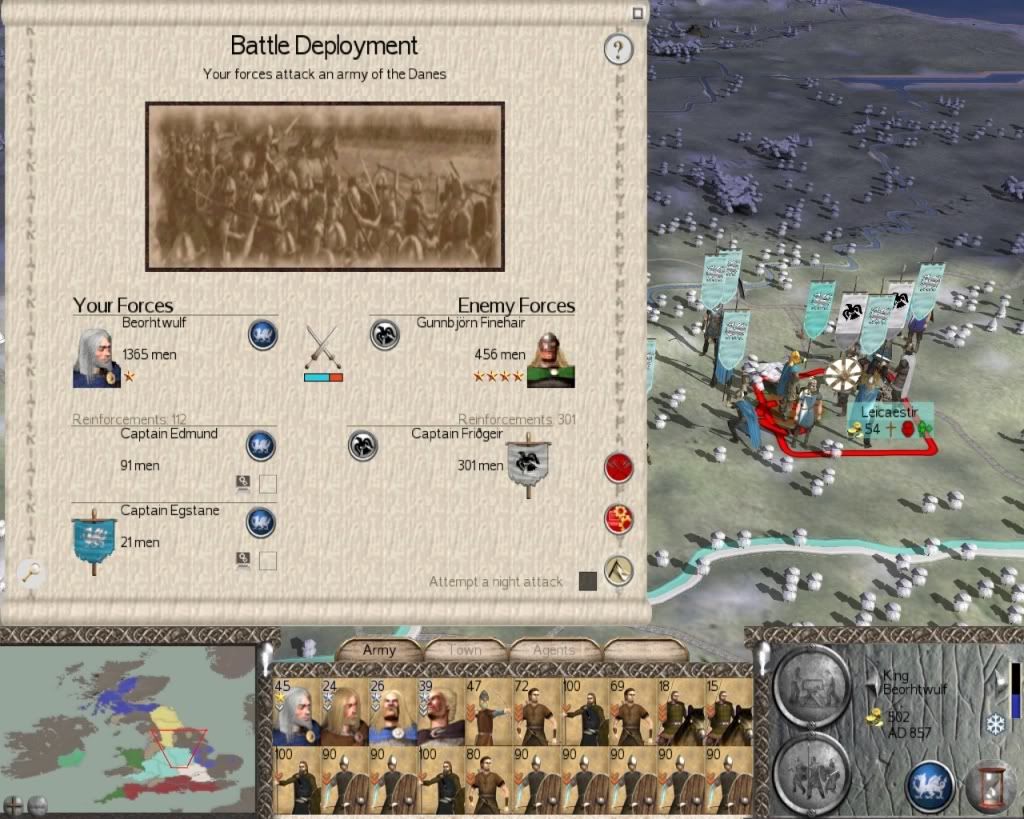Click the magnifying glass button on the scroll
The height and width of the screenshot is (819, 1024).
pyautogui.click(x=31, y=571)
